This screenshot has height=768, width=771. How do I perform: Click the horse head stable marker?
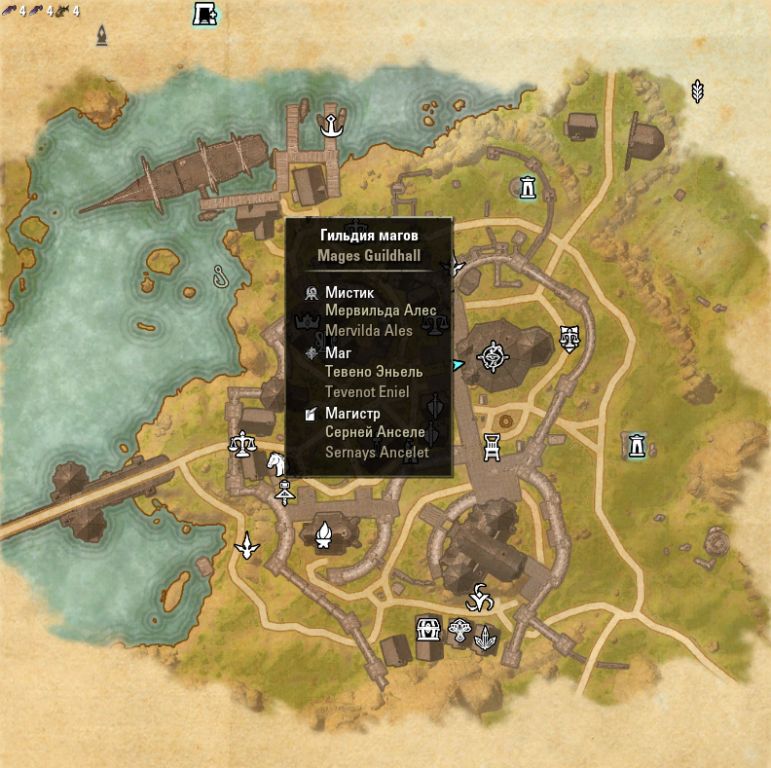pos(275,463)
